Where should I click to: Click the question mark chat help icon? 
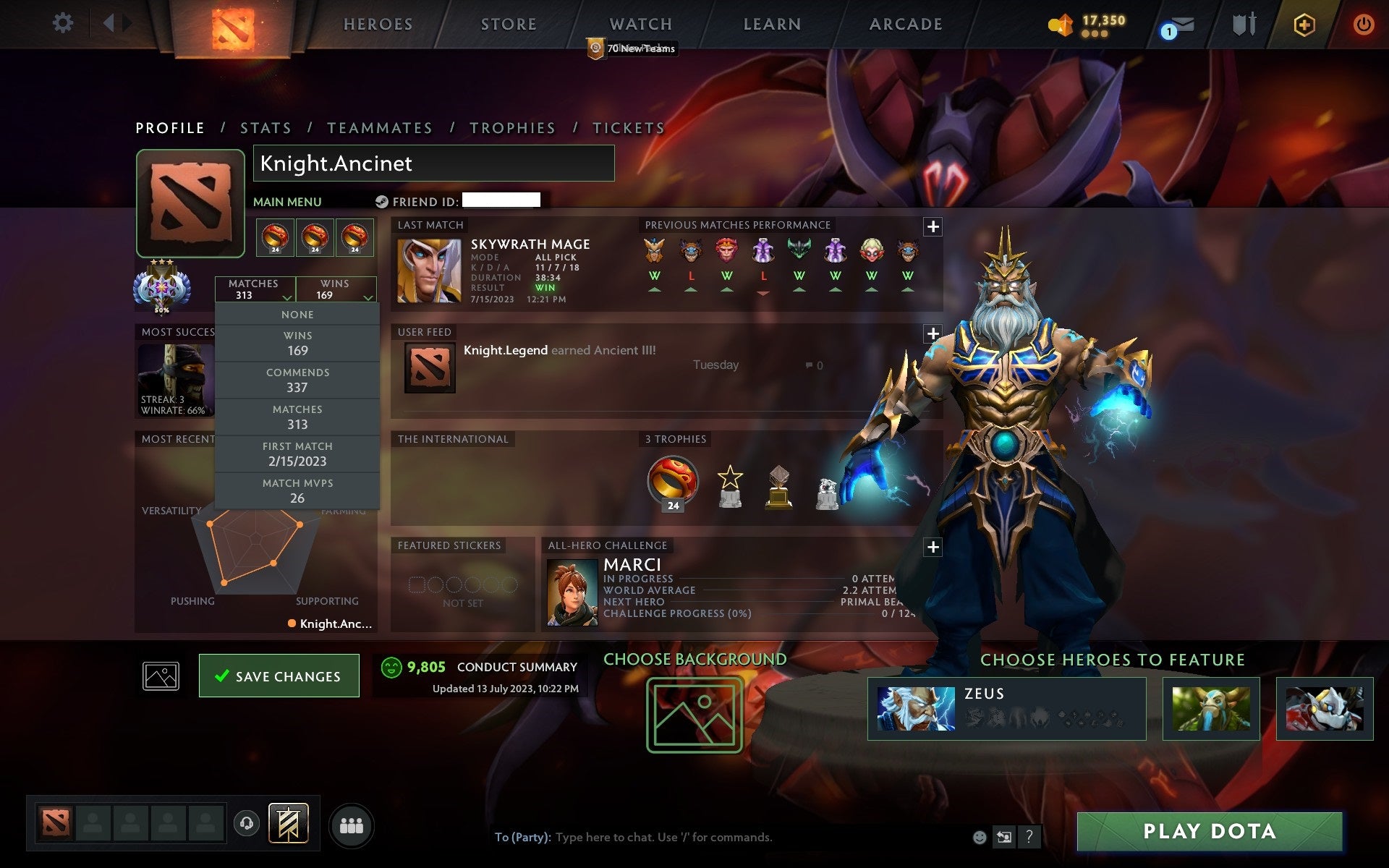click(1030, 838)
